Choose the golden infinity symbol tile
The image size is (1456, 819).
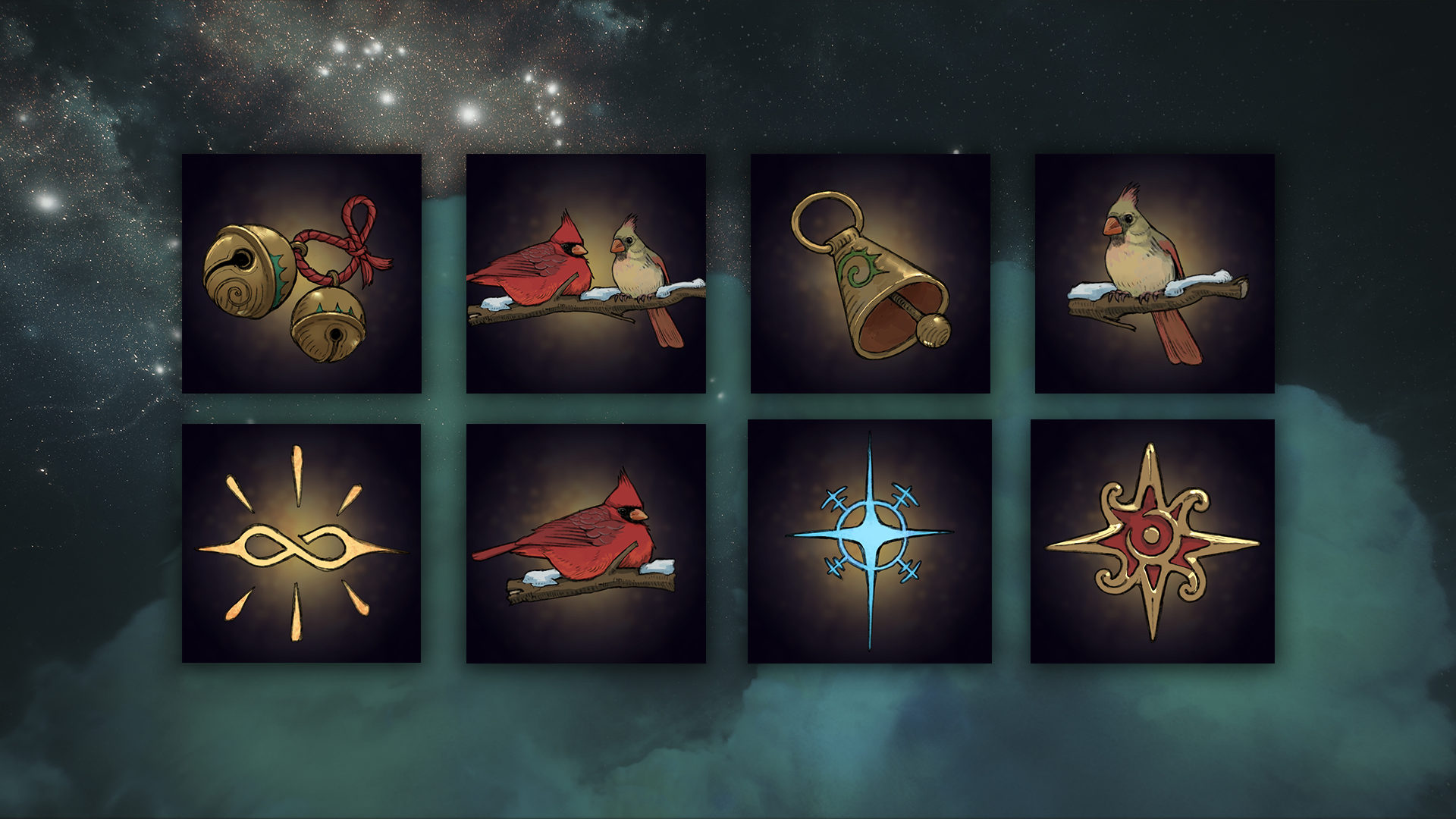(x=301, y=543)
